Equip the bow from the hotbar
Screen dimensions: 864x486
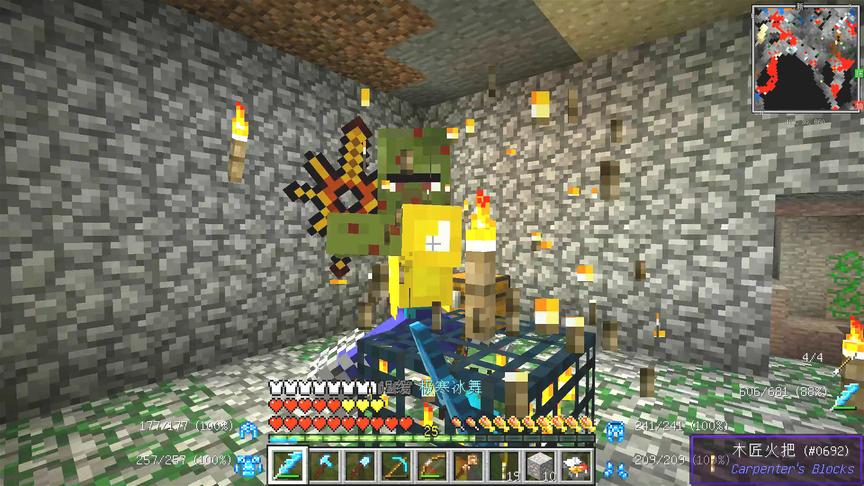pos(431,465)
